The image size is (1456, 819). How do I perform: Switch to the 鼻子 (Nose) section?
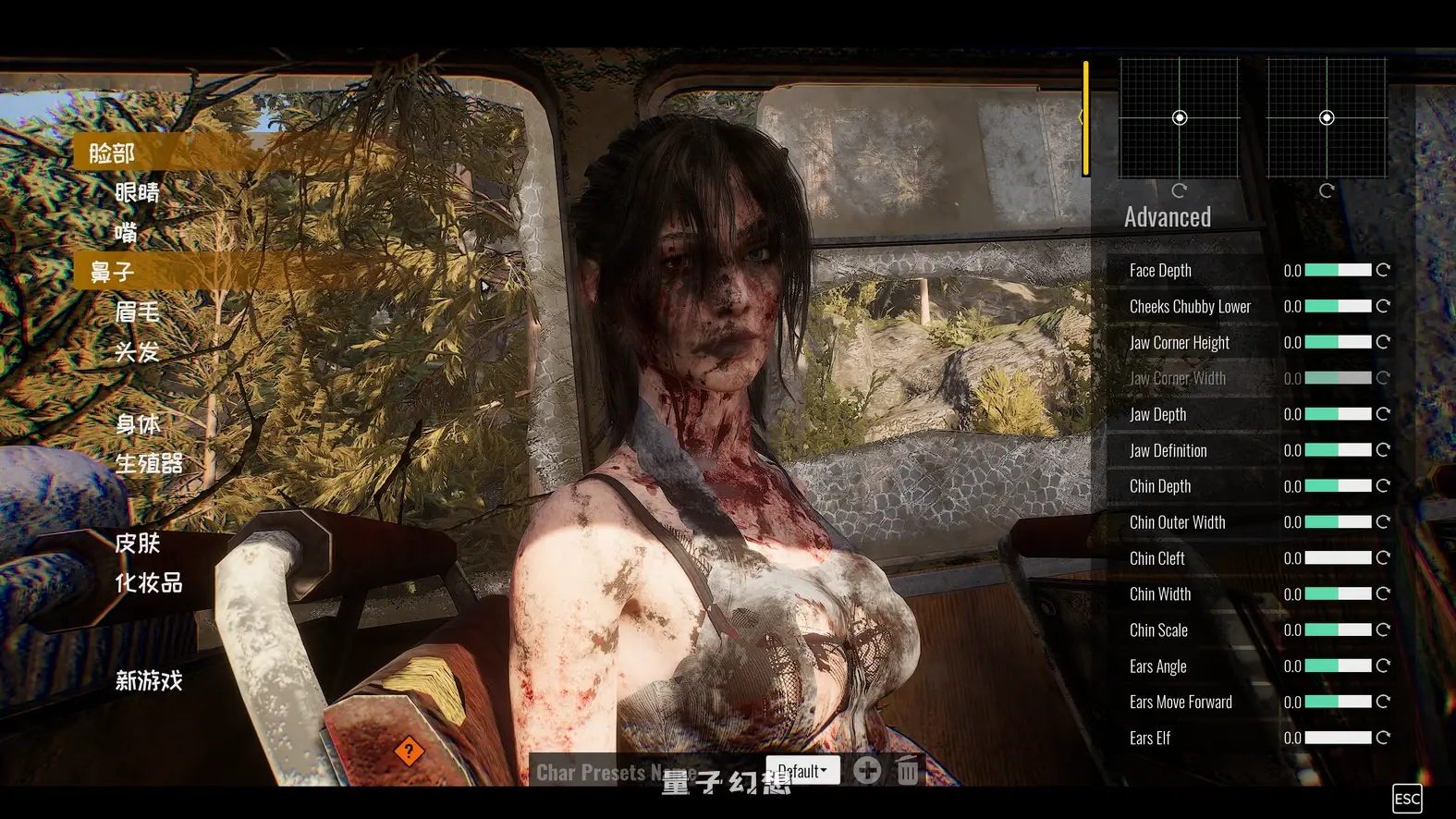click(112, 272)
